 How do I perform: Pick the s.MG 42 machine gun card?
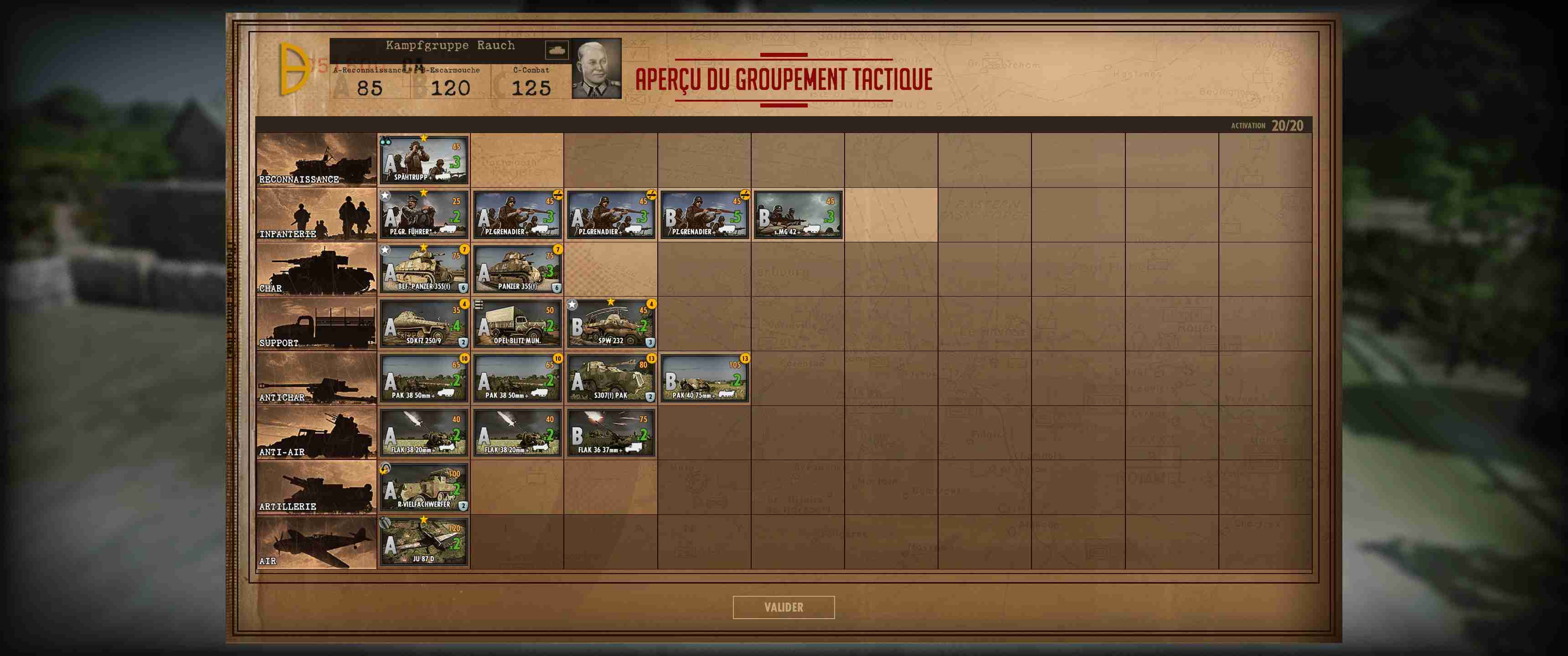tap(797, 215)
